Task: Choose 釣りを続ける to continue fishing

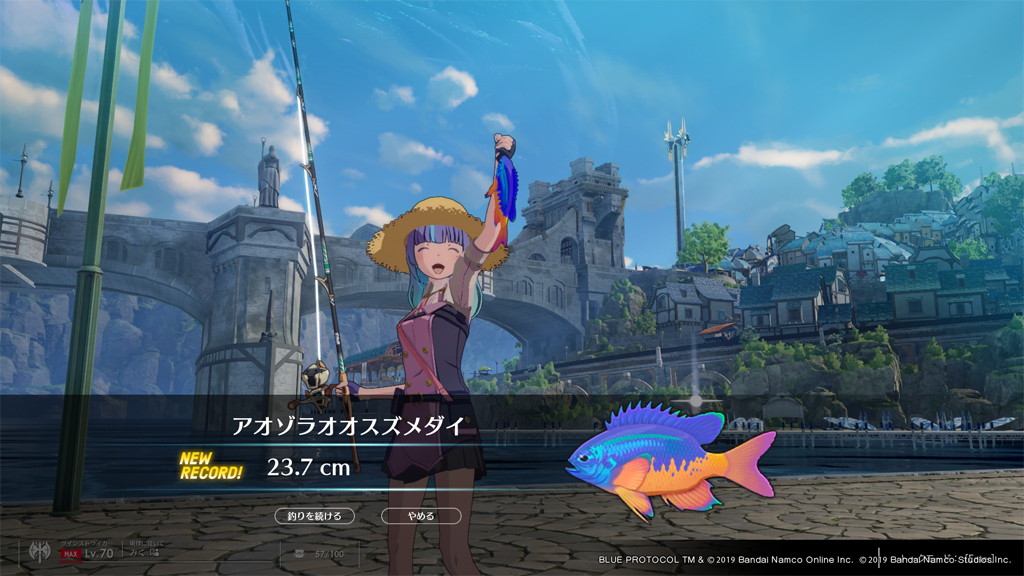Action: (x=314, y=516)
